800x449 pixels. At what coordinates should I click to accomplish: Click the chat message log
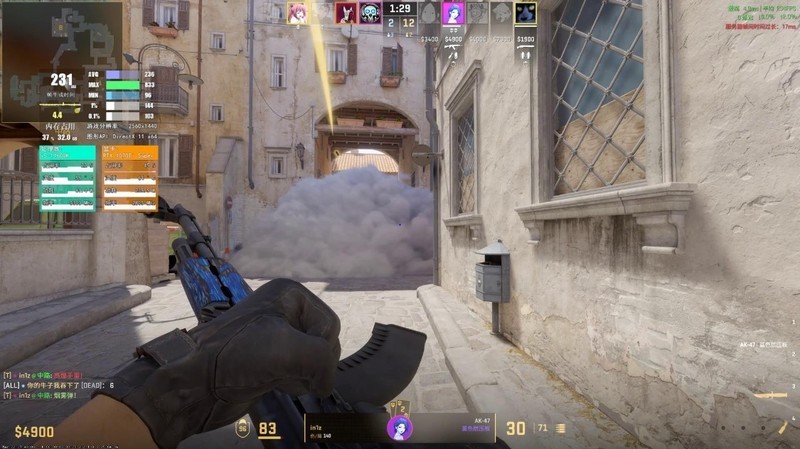coord(60,385)
